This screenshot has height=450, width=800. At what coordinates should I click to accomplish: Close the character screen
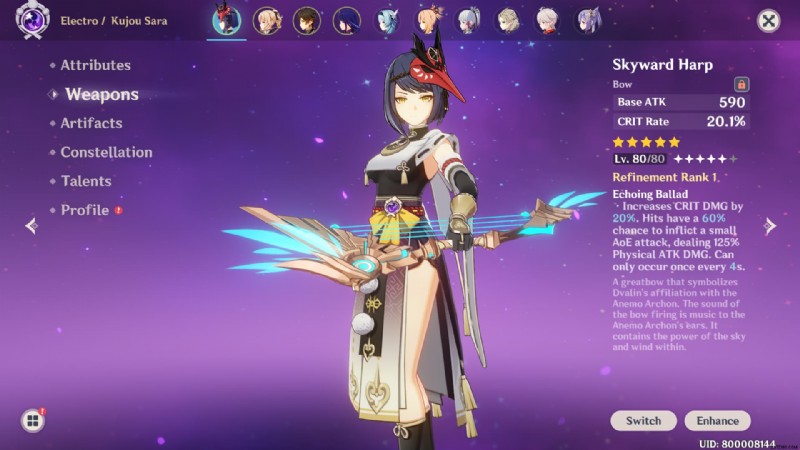coord(768,20)
